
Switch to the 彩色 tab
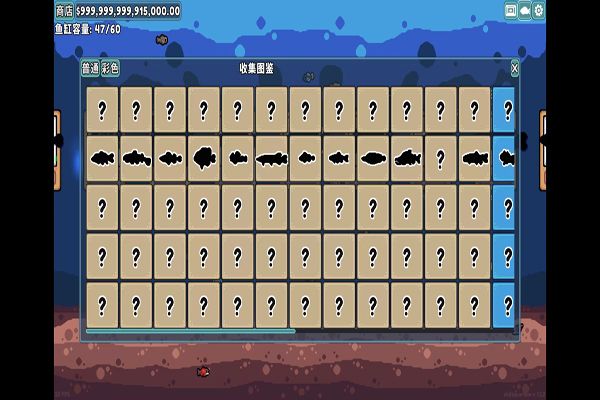(110, 68)
